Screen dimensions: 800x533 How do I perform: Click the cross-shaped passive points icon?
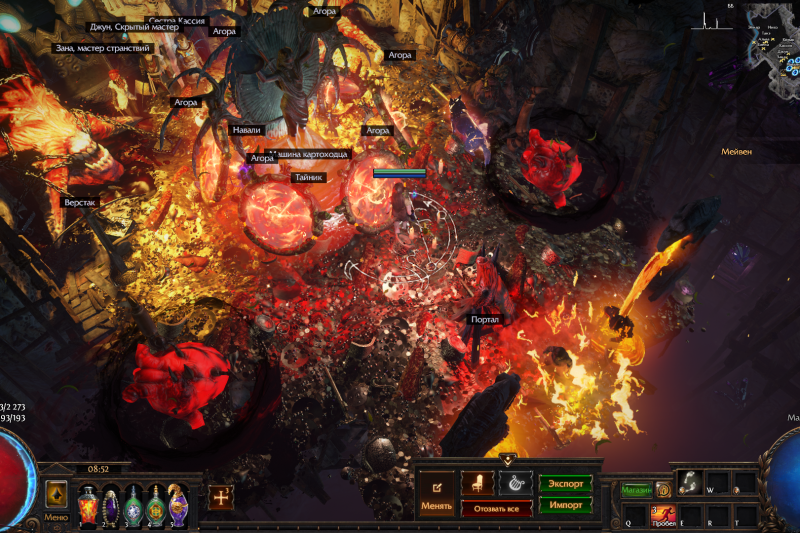pyautogui.click(x=221, y=496)
